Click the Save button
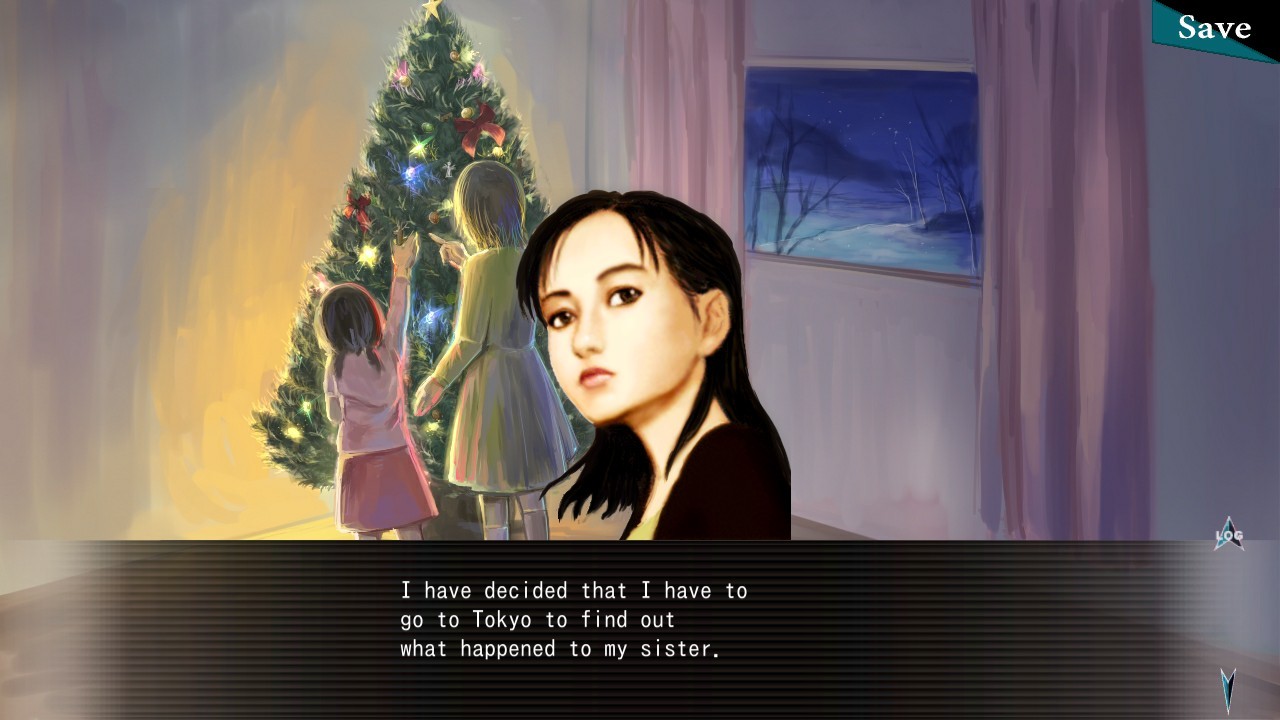 [1215, 28]
